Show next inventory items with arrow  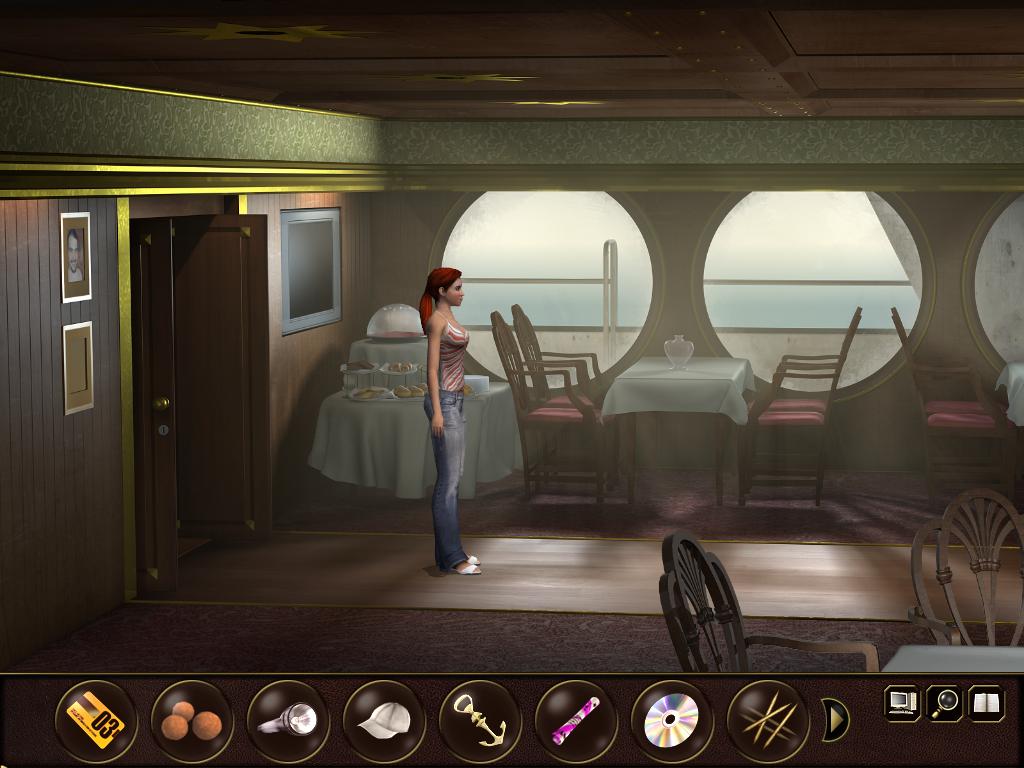coord(835,719)
